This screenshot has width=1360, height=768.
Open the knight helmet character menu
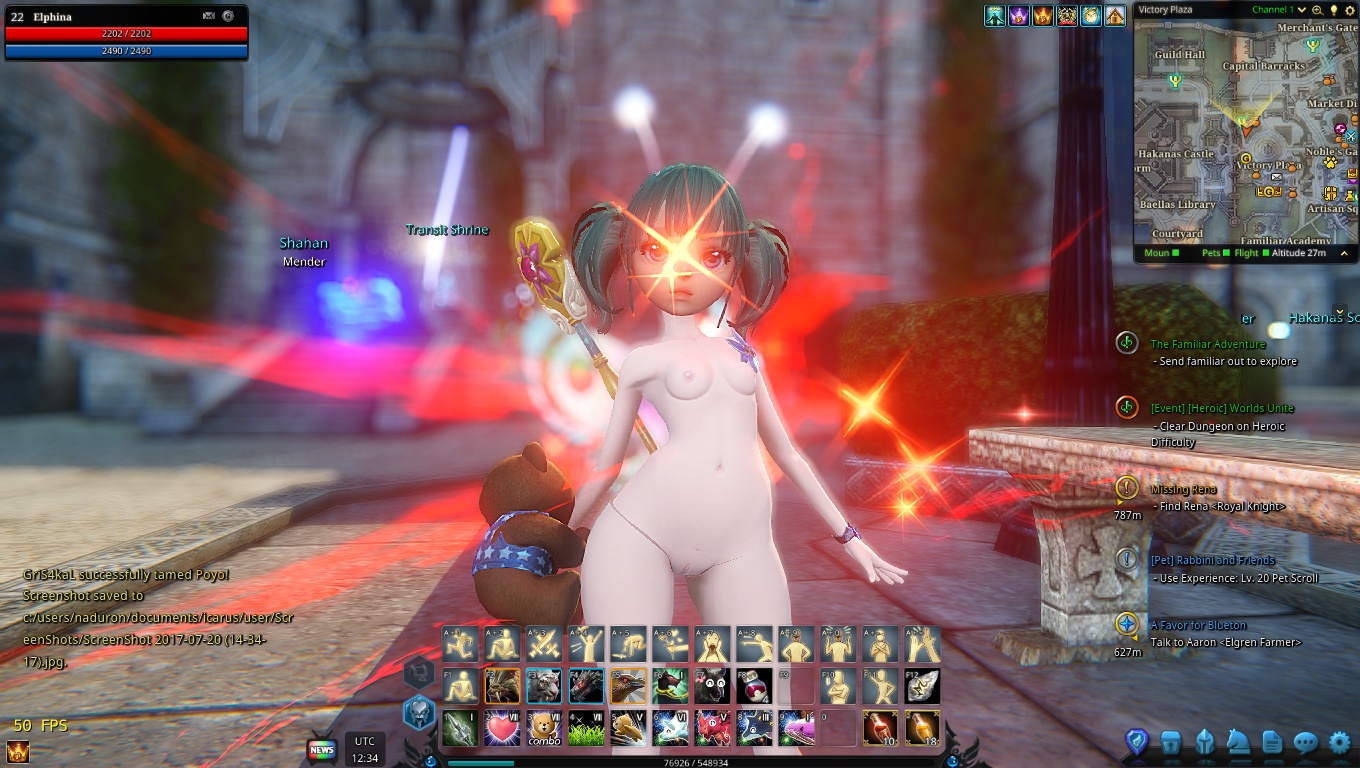1205,742
